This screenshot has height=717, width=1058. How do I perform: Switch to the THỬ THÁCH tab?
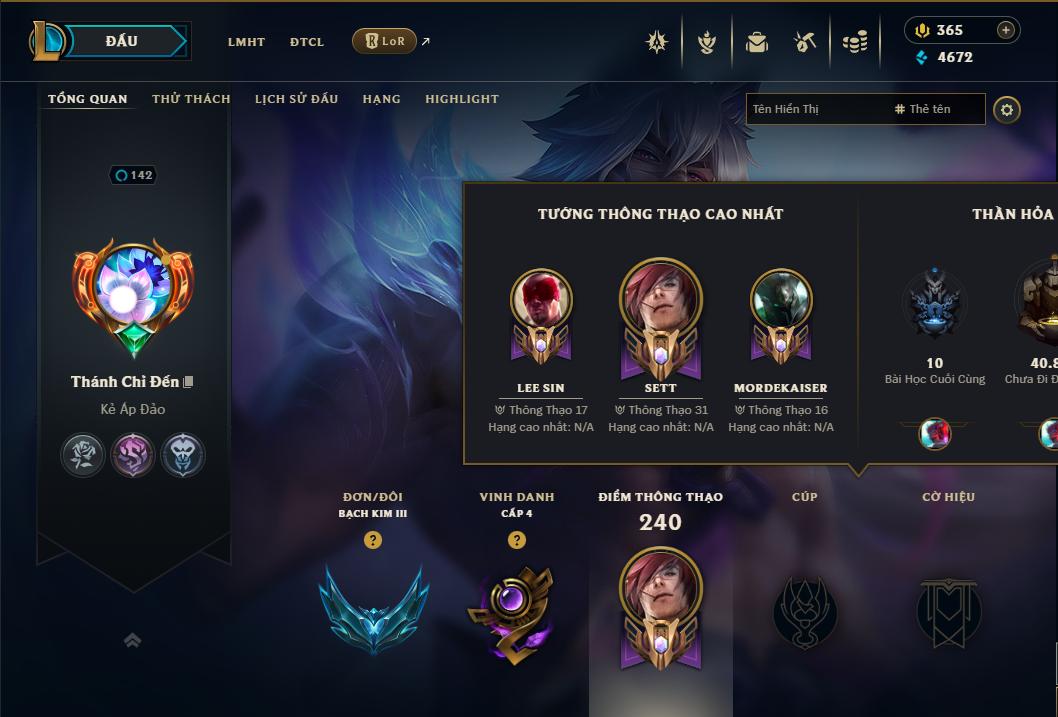point(191,99)
